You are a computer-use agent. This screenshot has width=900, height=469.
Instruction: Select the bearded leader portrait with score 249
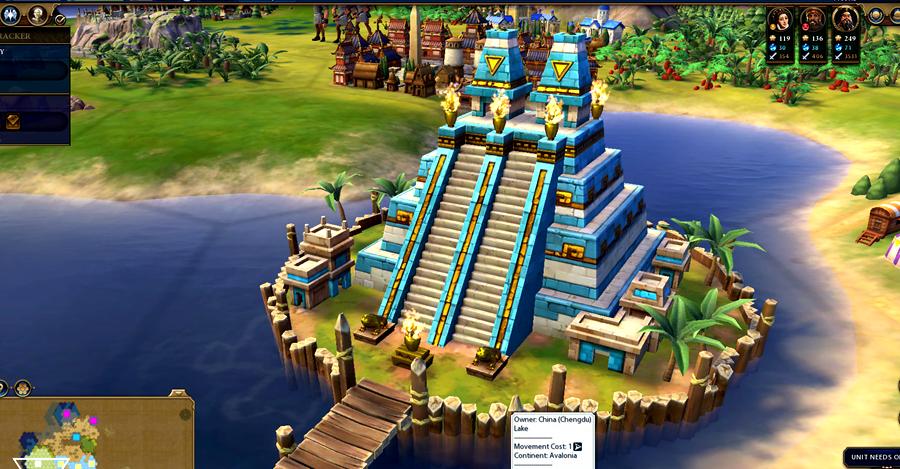tap(846, 20)
